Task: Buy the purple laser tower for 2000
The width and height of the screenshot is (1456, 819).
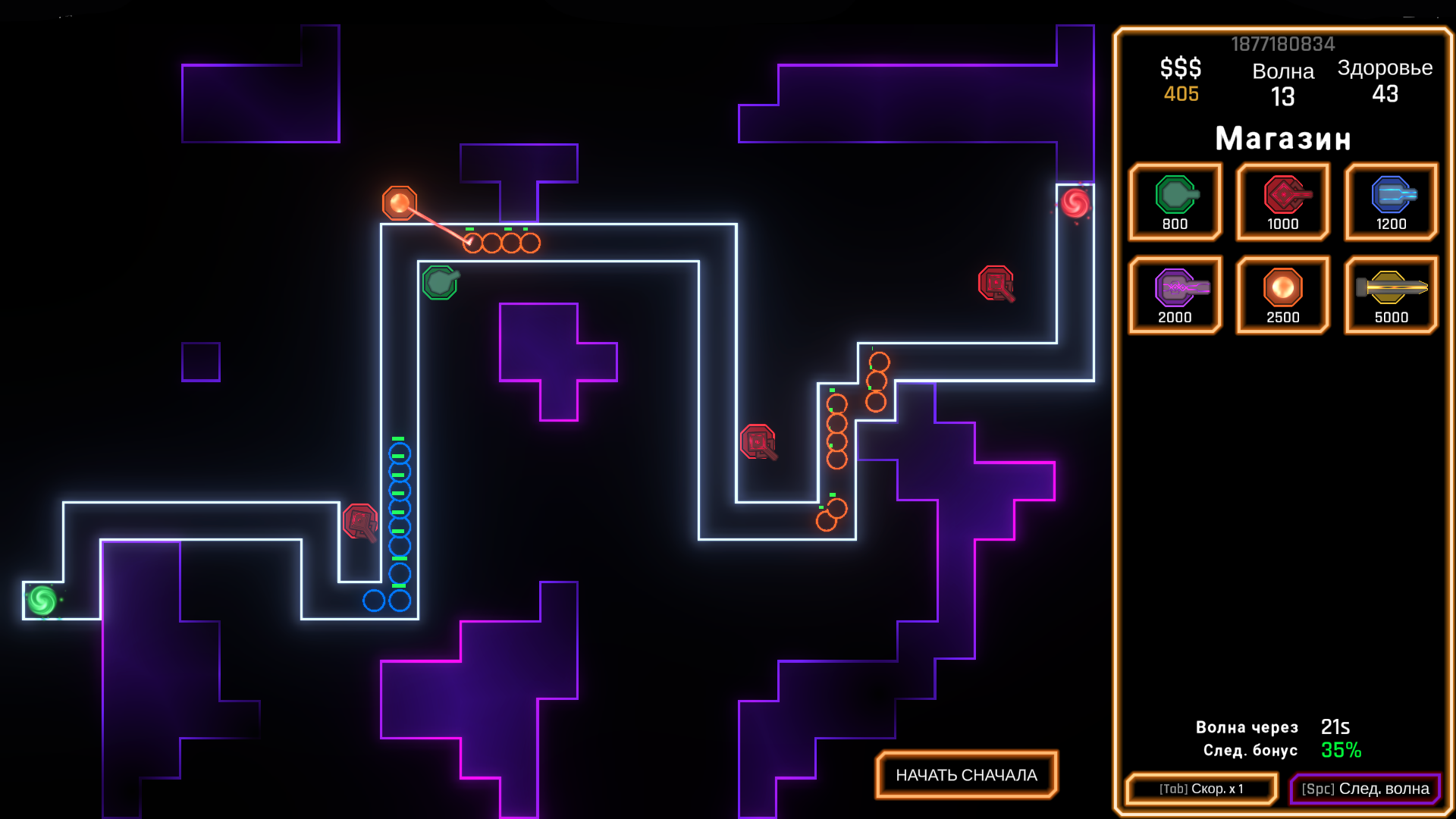Action: click(x=1175, y=294)
